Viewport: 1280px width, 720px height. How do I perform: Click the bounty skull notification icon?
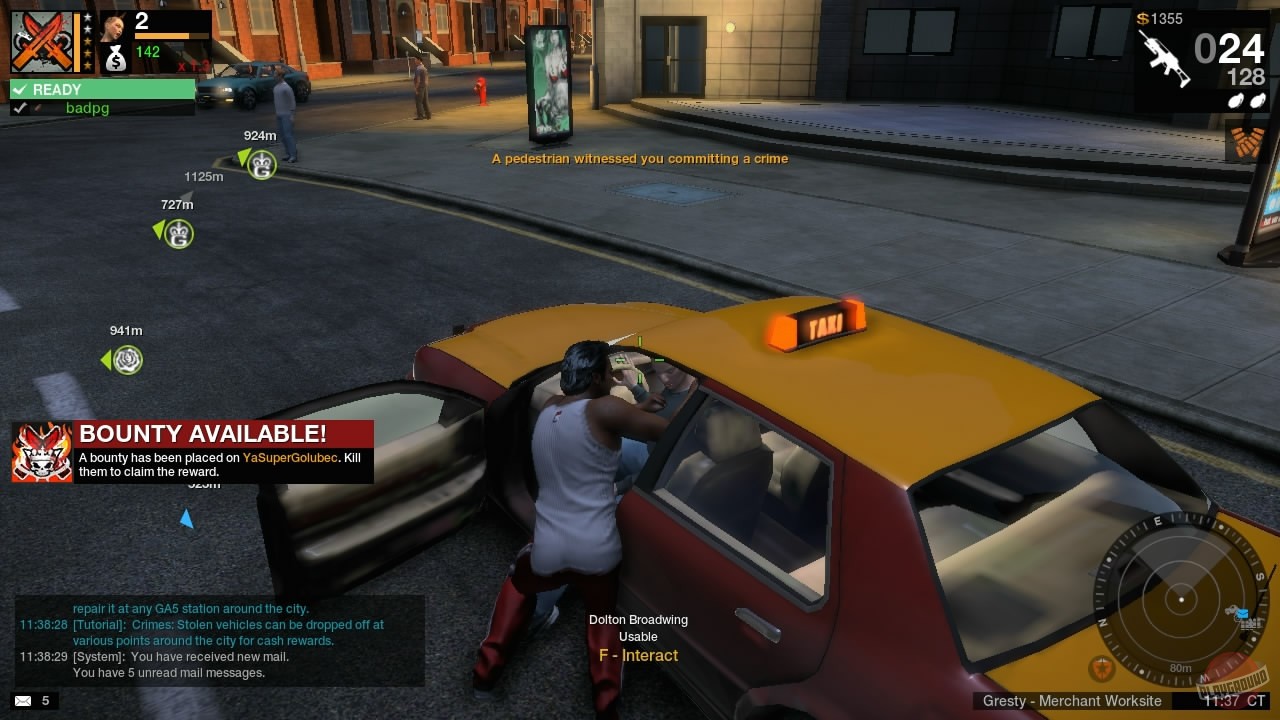click(x=42, y=452)
